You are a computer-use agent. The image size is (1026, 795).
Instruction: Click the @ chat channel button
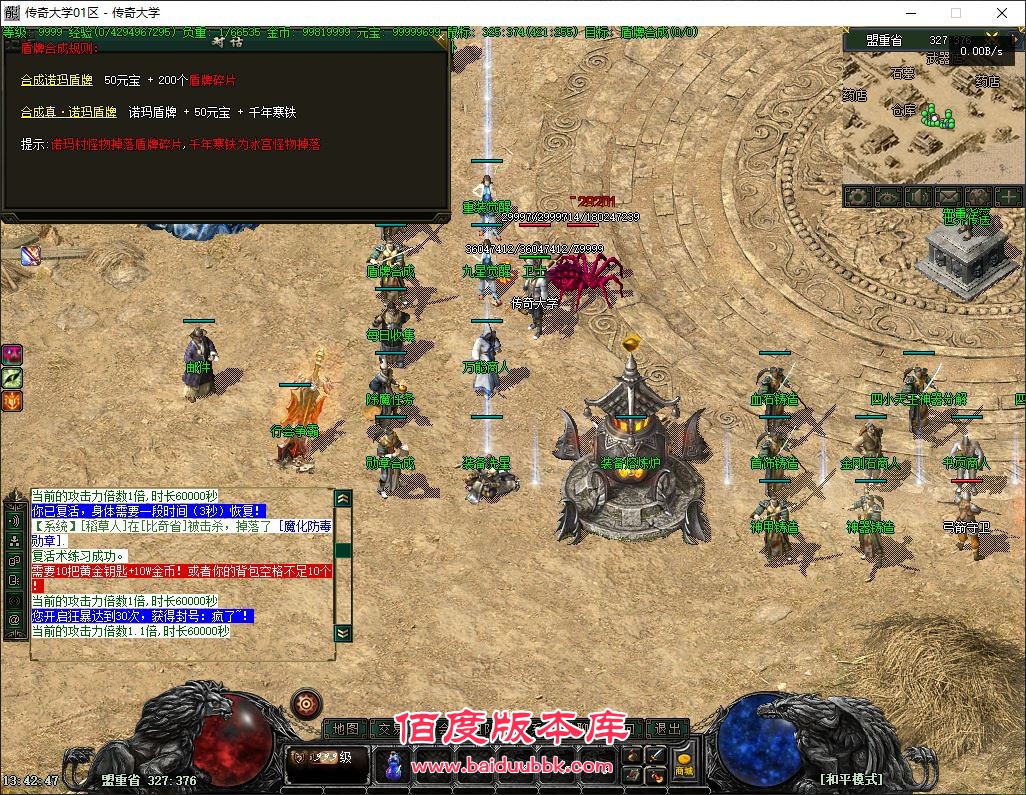15,619
